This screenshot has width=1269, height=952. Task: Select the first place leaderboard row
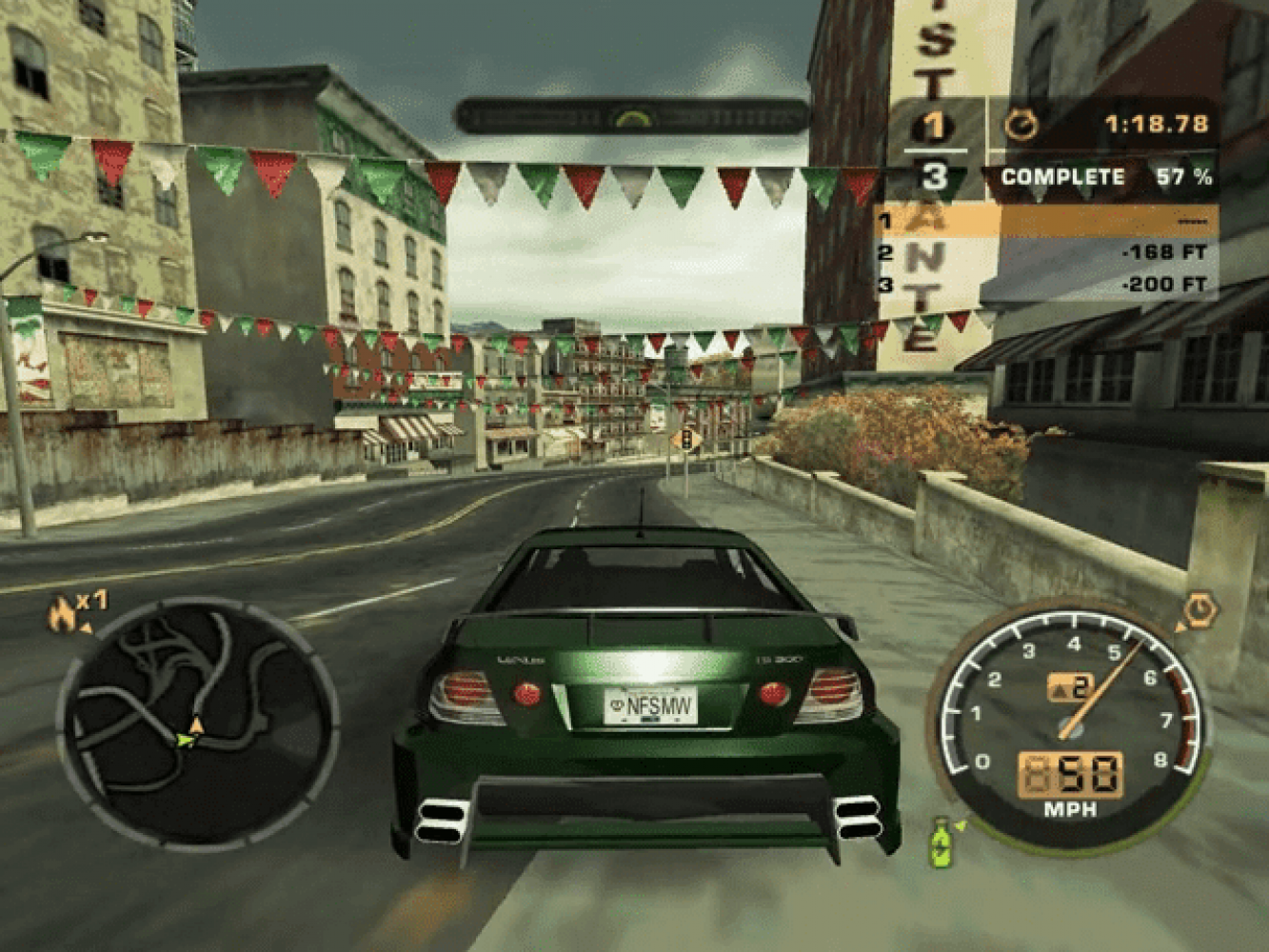[x=1045, y=222]
